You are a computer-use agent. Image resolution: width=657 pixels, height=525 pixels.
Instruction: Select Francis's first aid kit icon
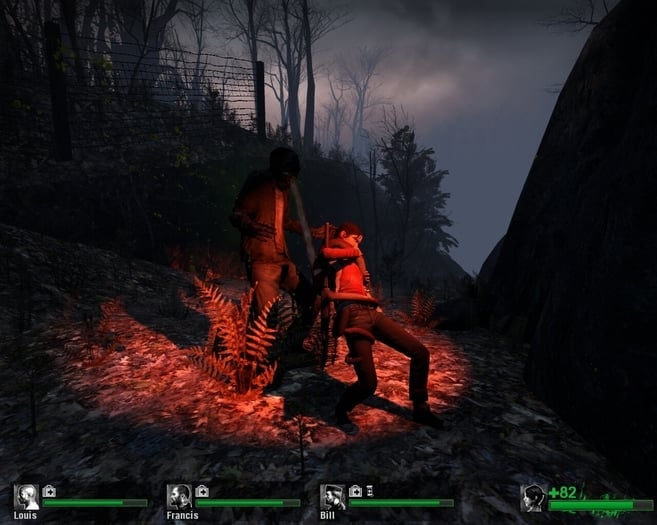coord(202,491)
